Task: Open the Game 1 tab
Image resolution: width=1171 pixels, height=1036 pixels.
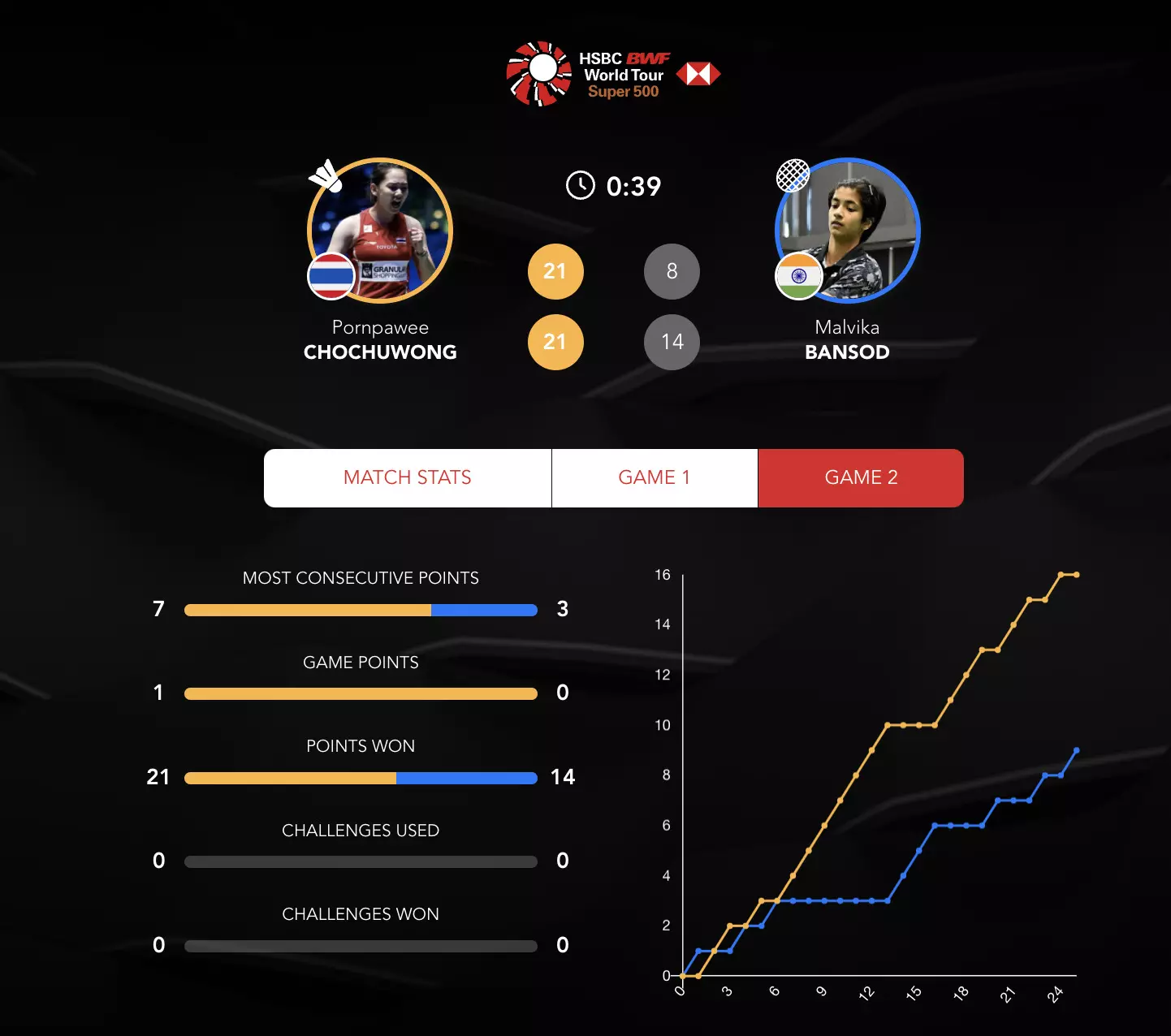Action: click(x=655, y=477)
